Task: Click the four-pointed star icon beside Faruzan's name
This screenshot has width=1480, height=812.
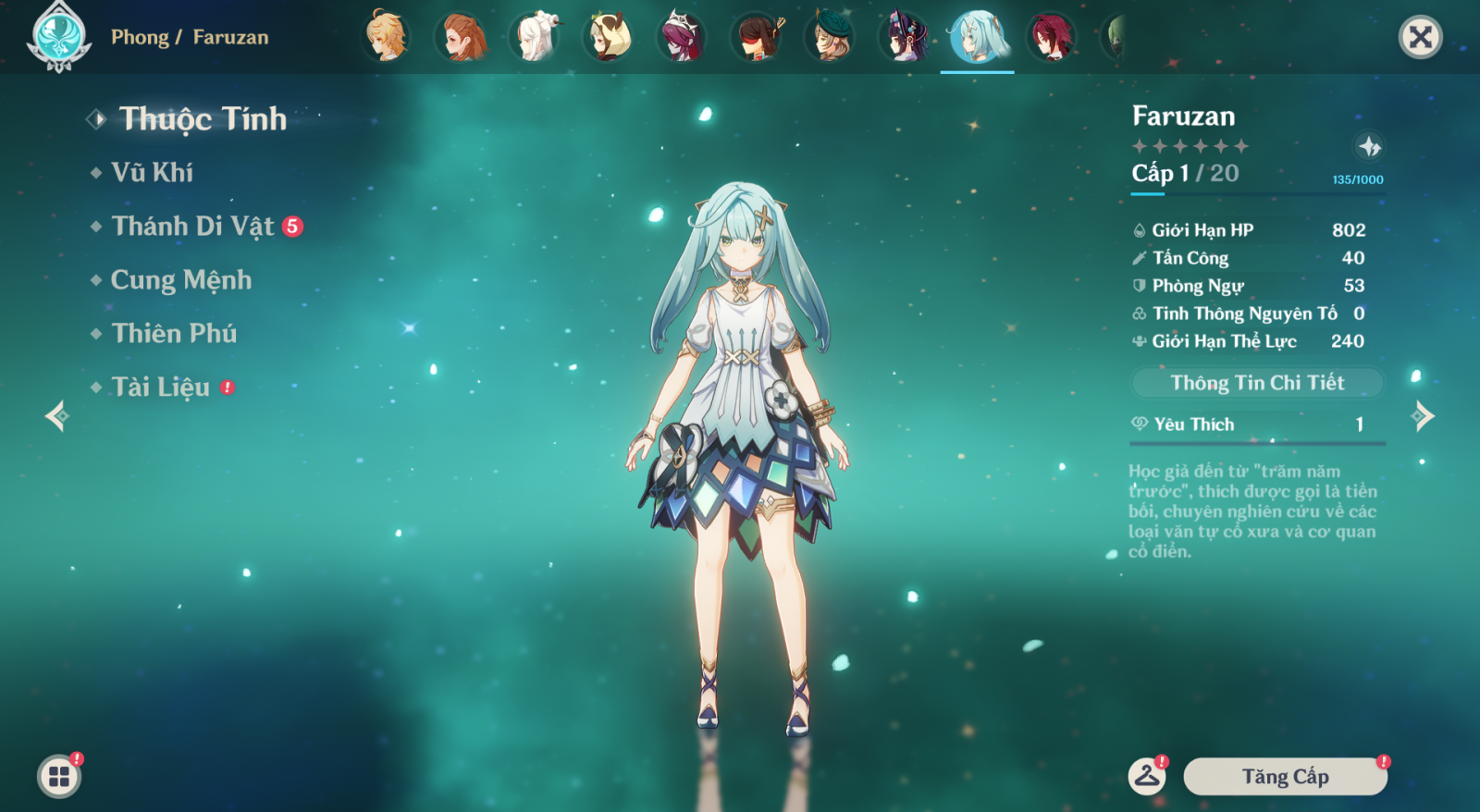Action: pyautogui.click(x=1369, y=146)
